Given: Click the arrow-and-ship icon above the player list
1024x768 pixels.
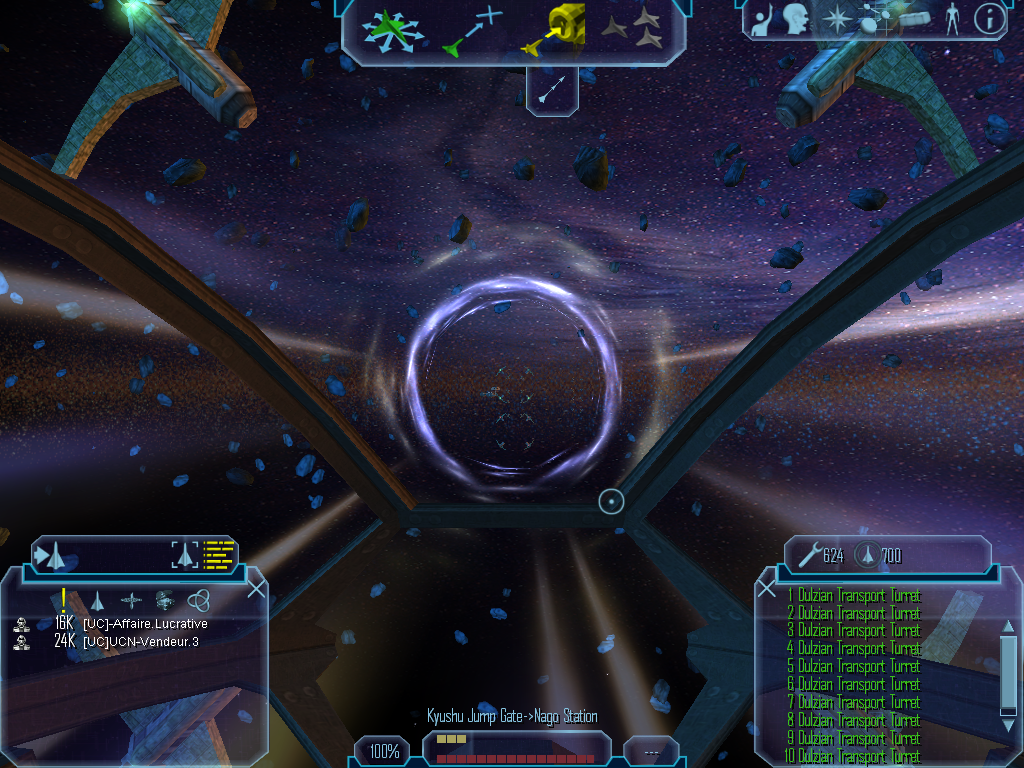Looking at the screenshot, I should pyautogui.click(x=56, y=553).
